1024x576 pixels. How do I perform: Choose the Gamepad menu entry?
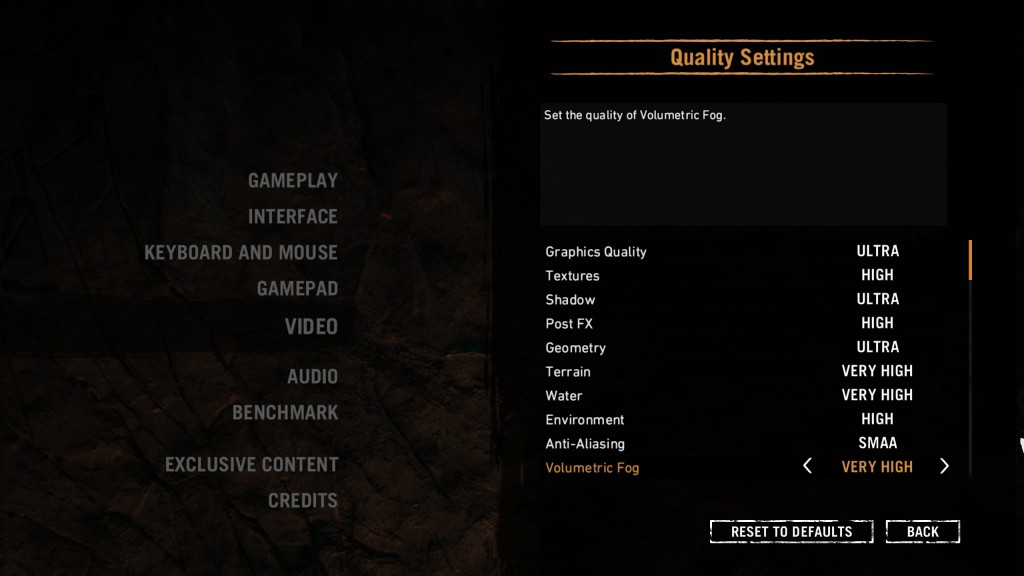coord(297,289)
